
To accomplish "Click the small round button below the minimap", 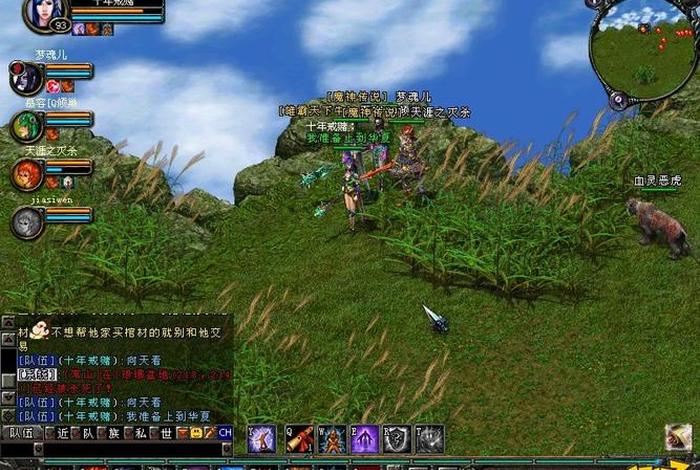I will pyautogui.click(x=618, y=99).
